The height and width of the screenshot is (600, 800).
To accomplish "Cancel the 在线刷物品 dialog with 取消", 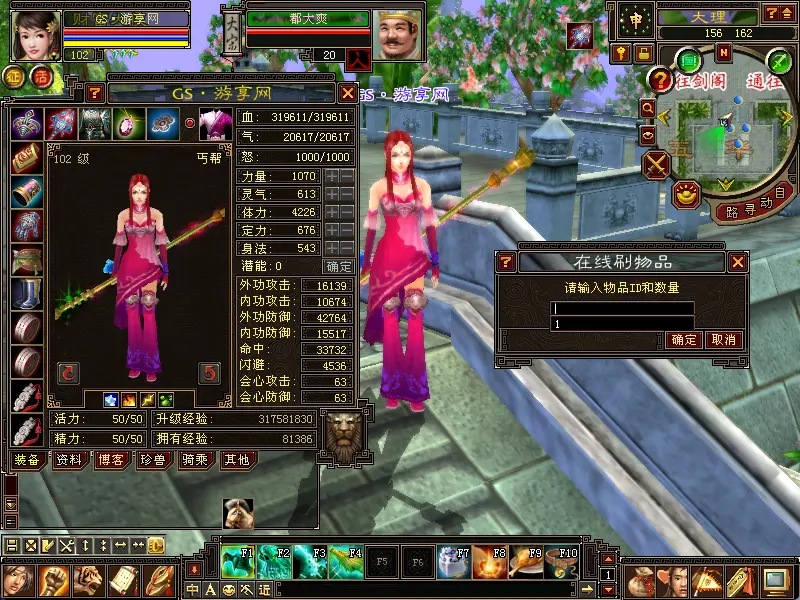I will 722,340.
